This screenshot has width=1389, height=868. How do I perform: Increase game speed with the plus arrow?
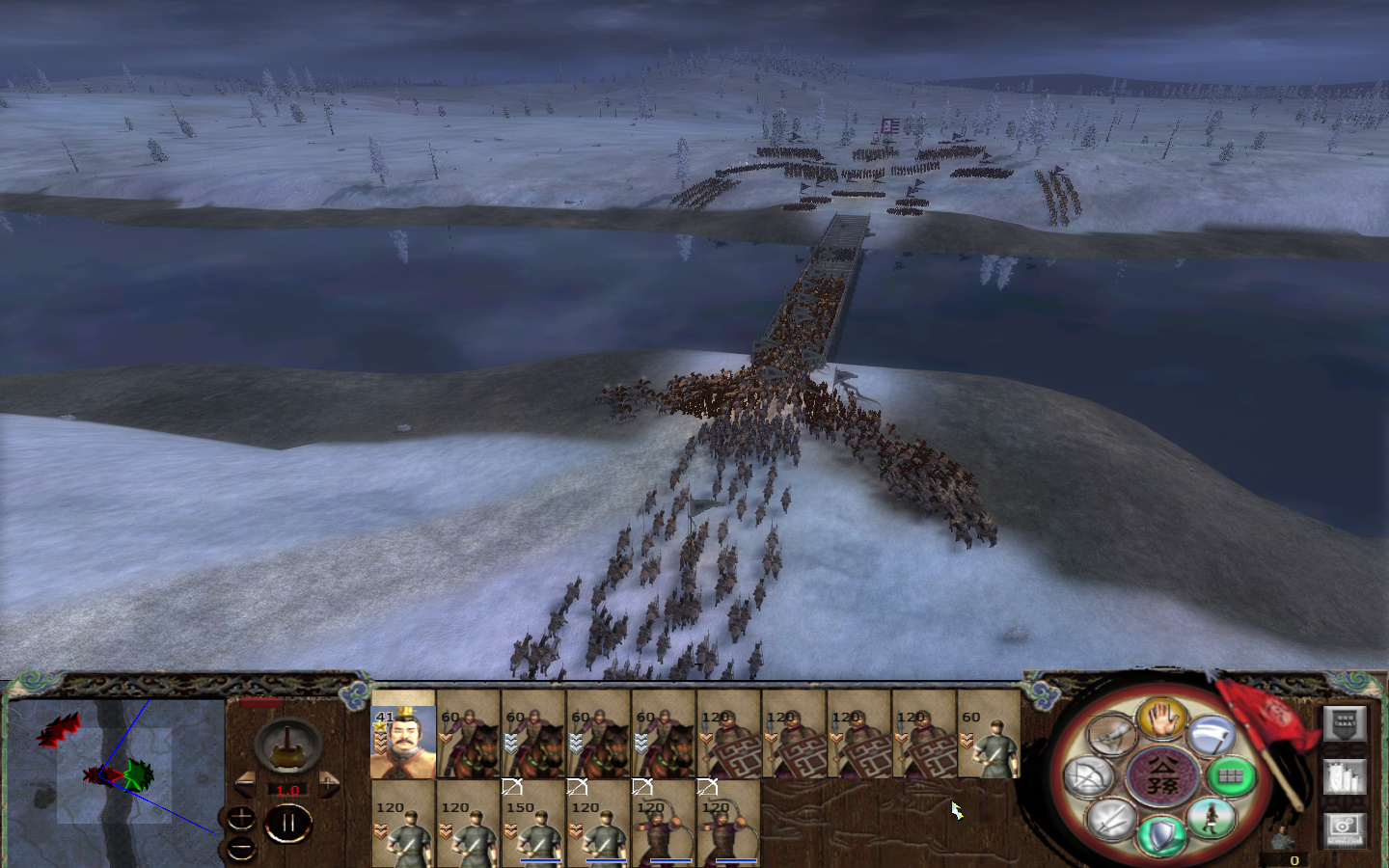(x=329, y=782)
